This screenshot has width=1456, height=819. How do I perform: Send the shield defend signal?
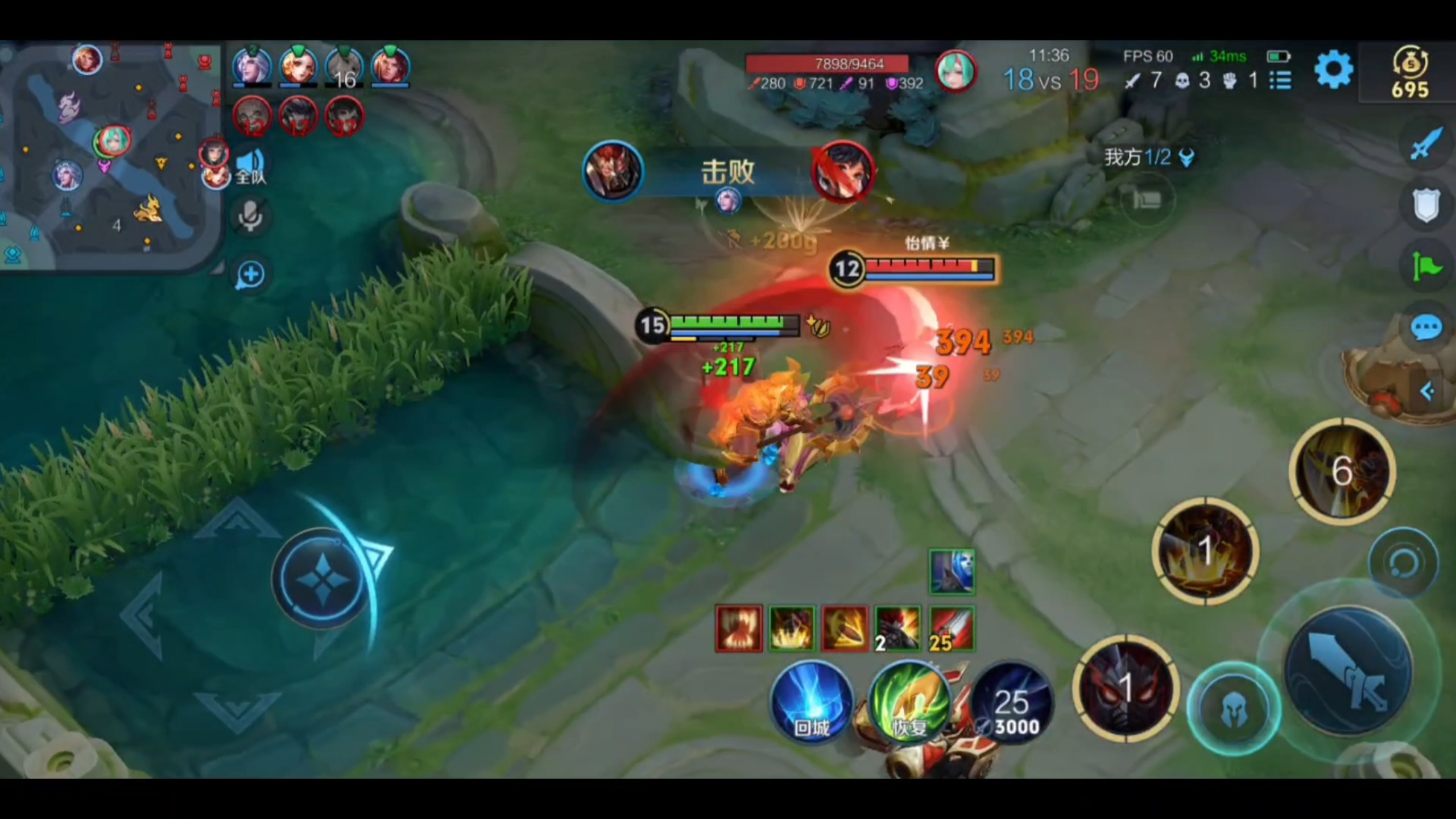(x=1426, y=205)
